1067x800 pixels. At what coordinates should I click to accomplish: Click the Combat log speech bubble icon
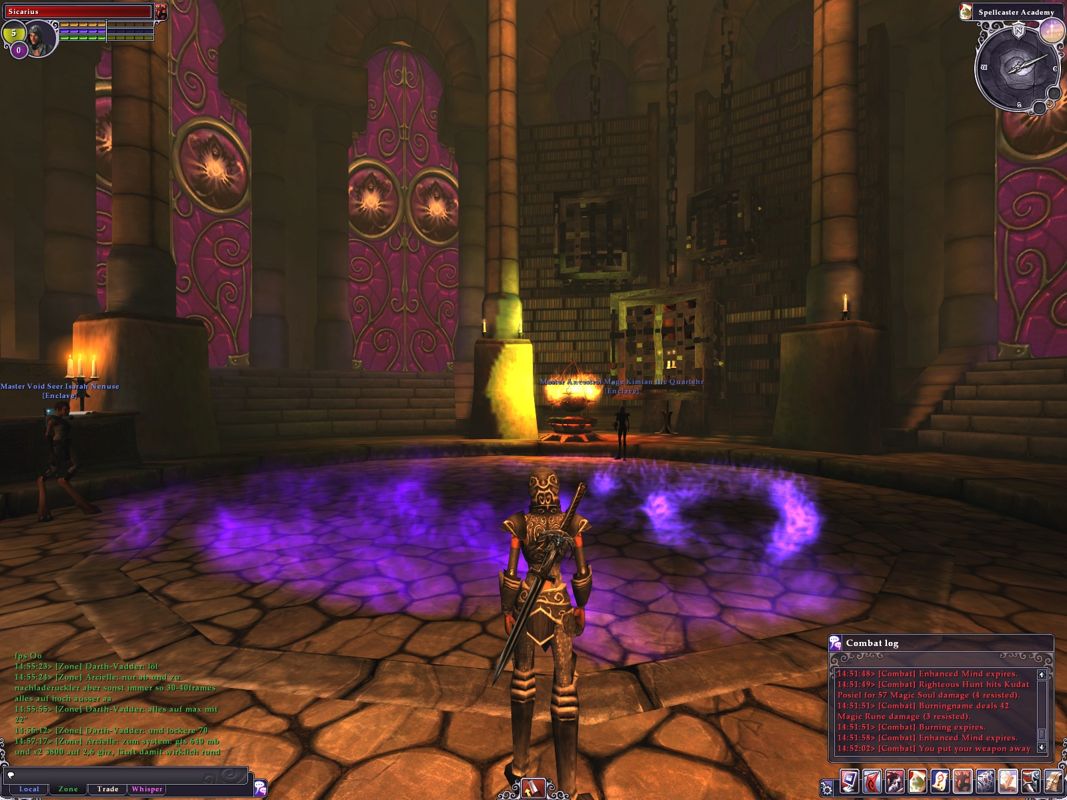(836, 643)
